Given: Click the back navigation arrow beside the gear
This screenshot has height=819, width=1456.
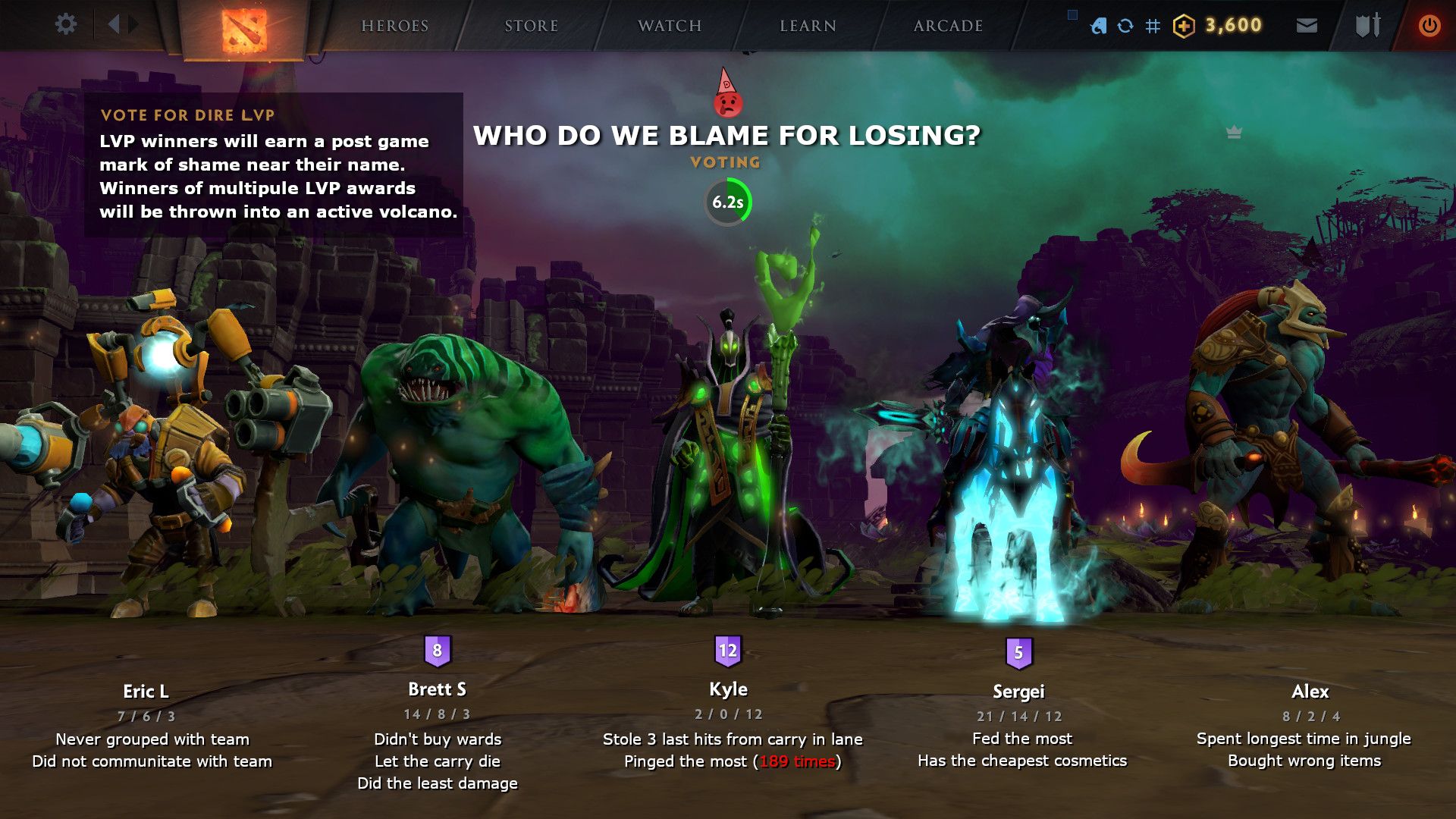Looking at the screenshot, I should click(x=112, y=25).
